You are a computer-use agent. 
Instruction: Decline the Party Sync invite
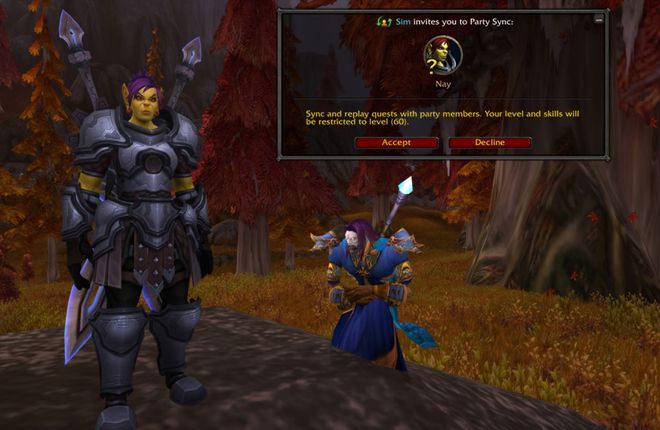coord(490,142)
